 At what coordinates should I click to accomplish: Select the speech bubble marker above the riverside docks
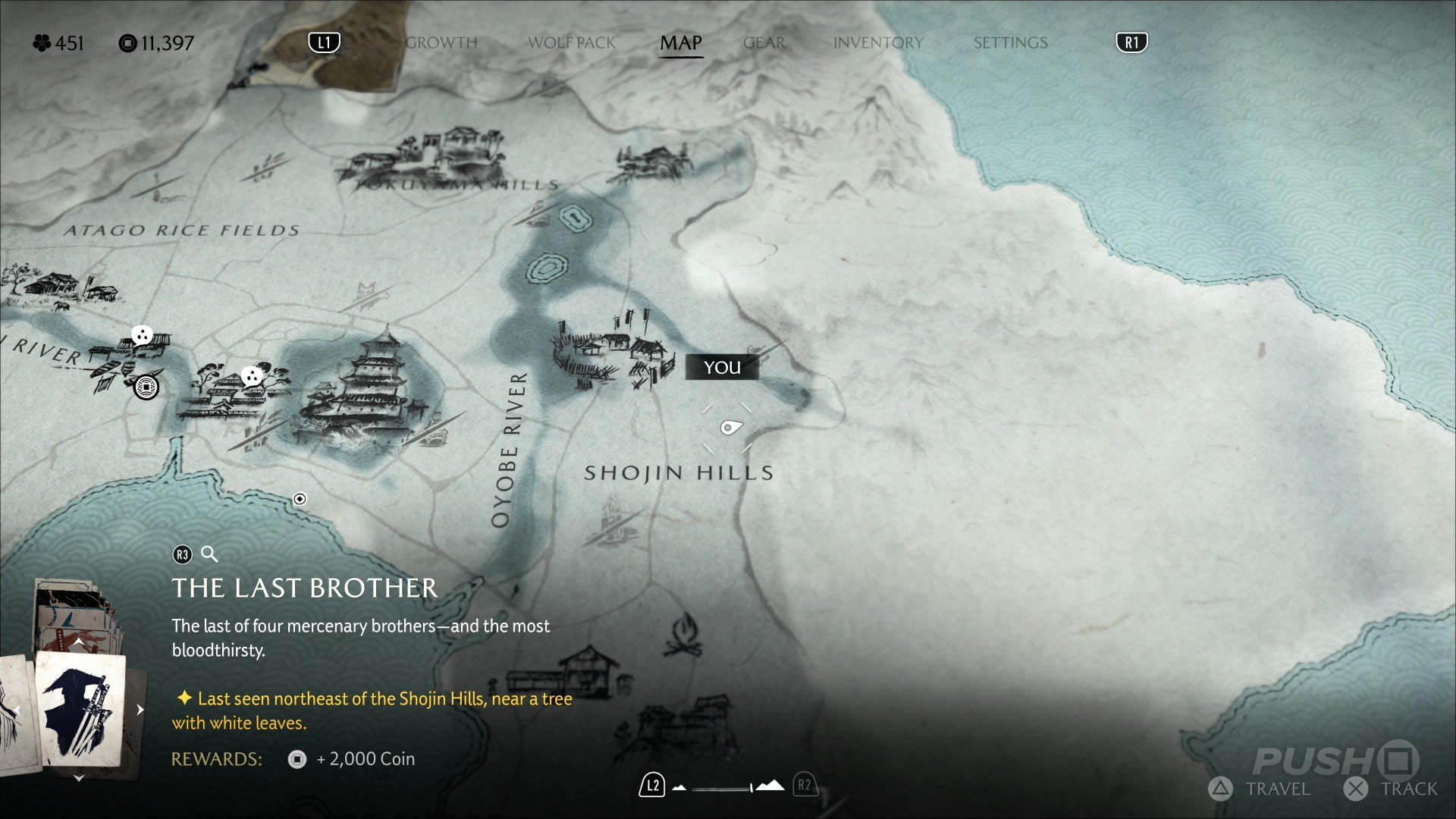pyautogui.click(x=142, y=335)
